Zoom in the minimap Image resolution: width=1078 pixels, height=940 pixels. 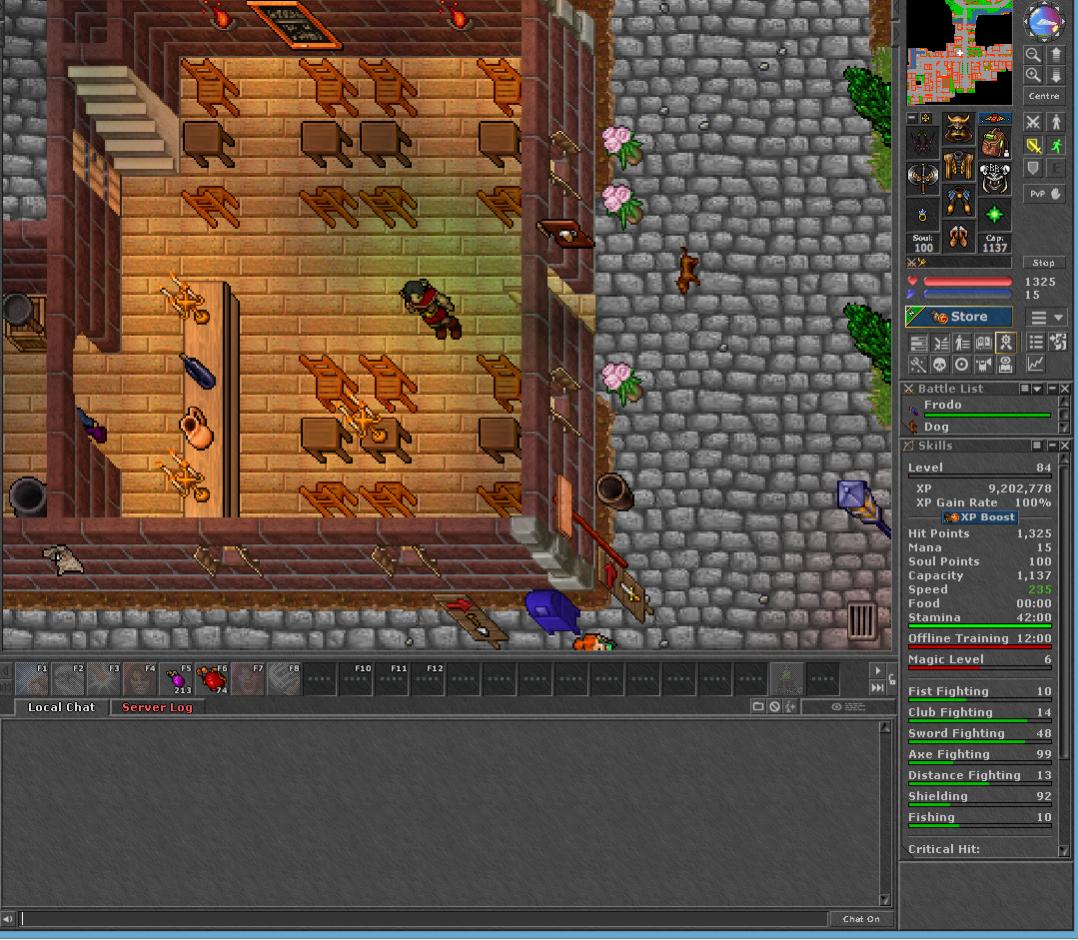tap(1033, 75)
